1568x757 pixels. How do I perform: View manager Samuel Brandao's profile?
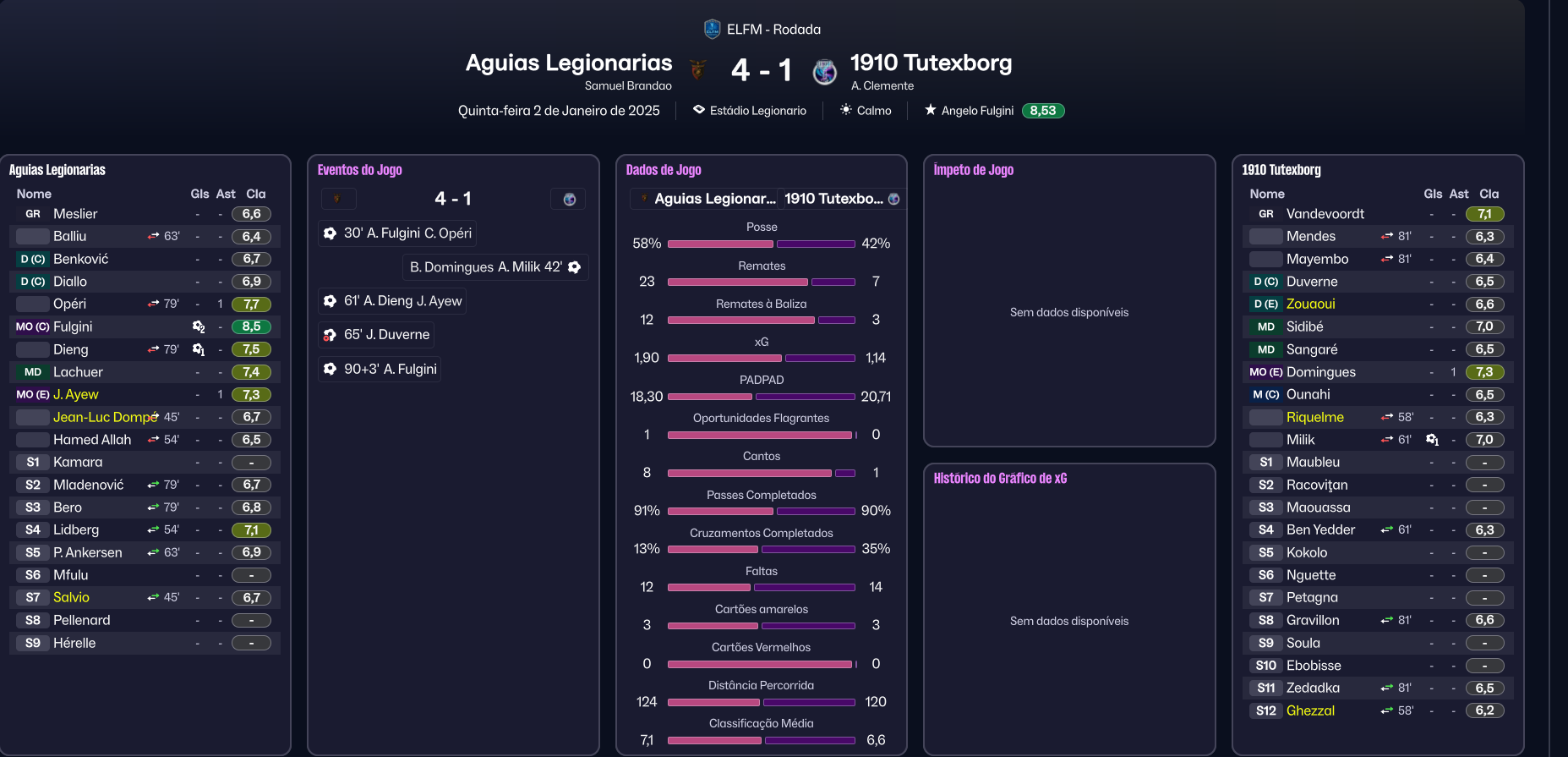pyautogui.click(x=628, y=86)
